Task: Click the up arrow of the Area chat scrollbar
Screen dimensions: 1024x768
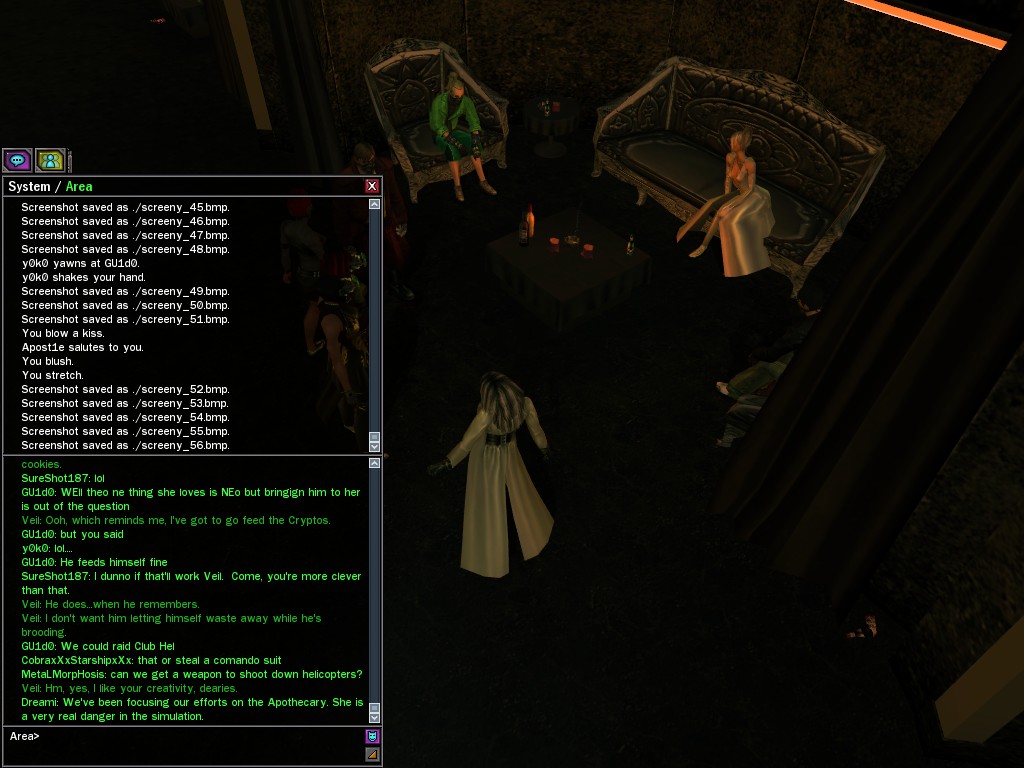Action: tap(375, 463)
